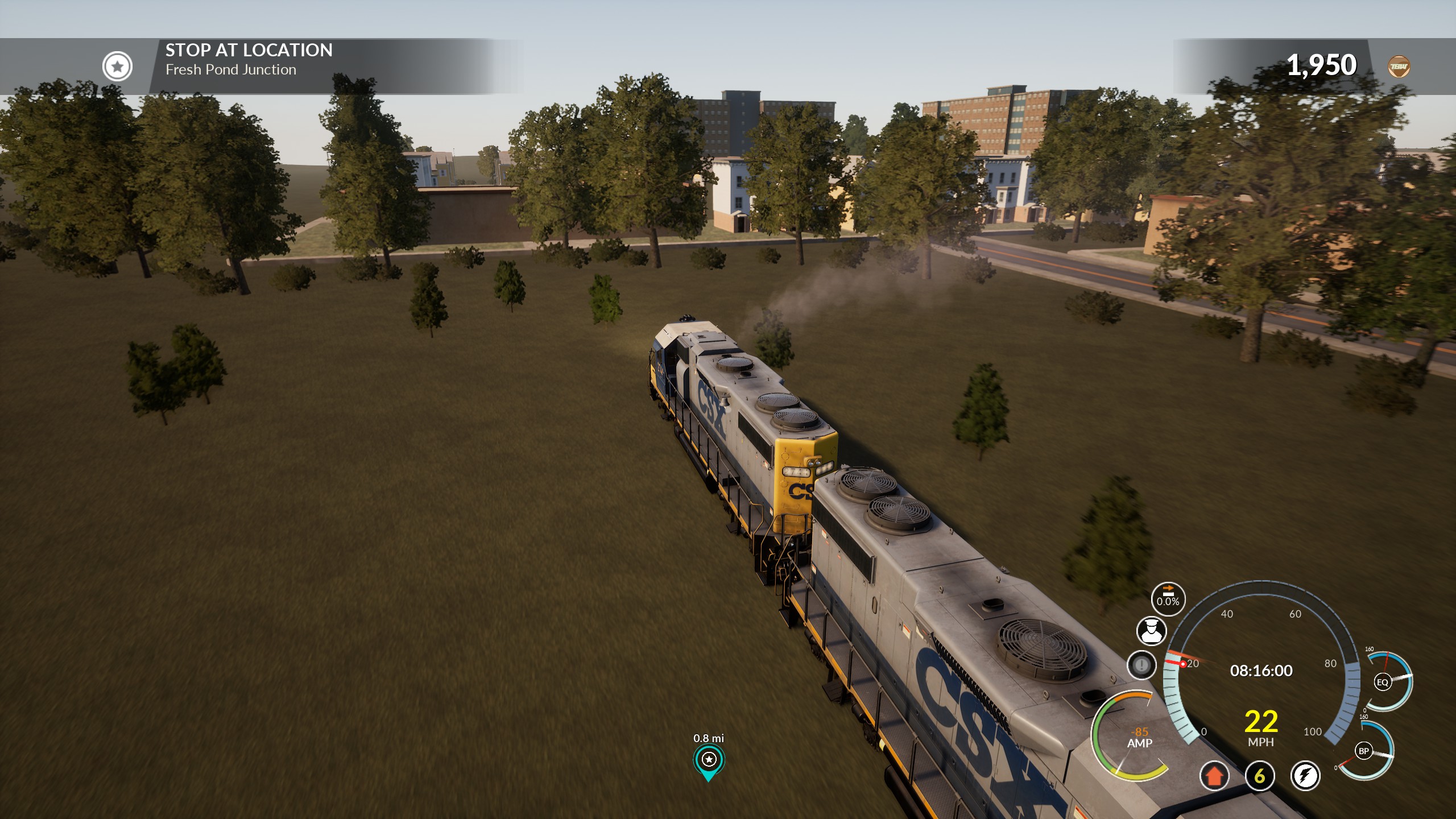Click the BP brake pipe gauge

click(x=1364, y=751)
